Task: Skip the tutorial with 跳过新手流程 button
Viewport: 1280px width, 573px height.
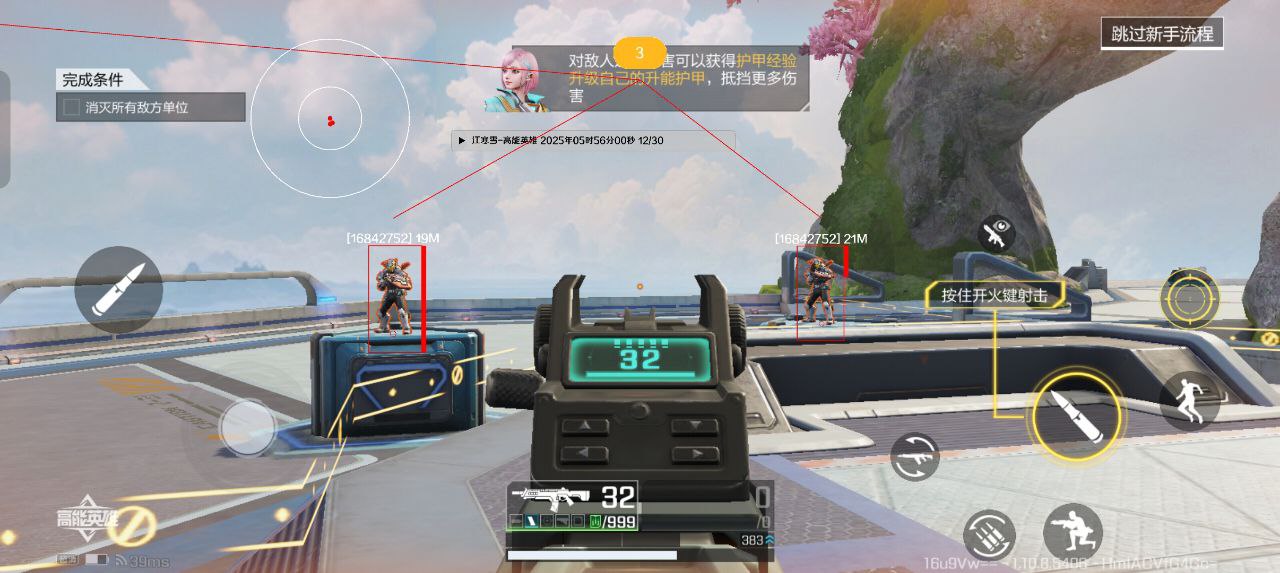Action: pyautogui.click(x=1162, y=34)
